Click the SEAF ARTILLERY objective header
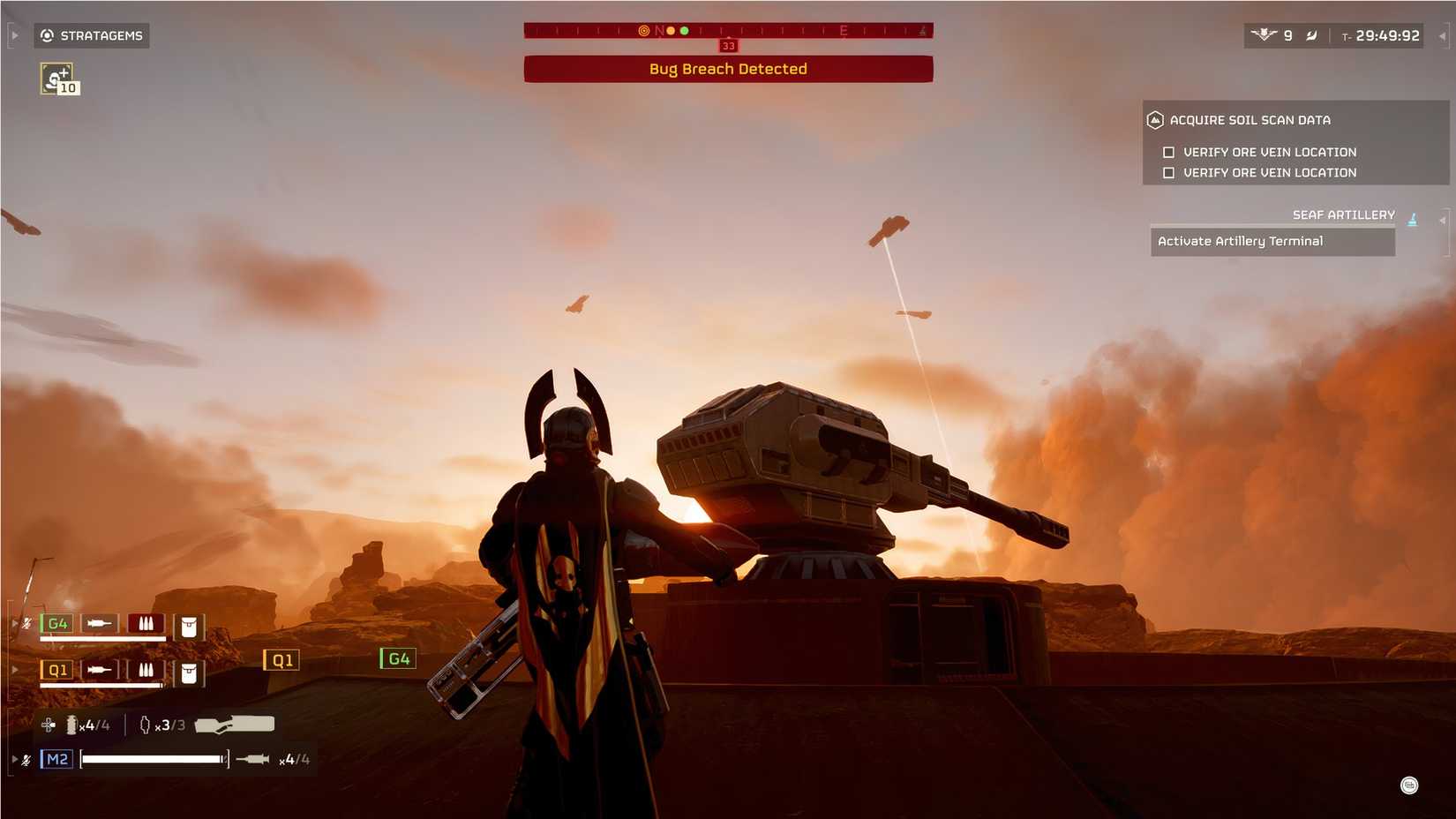 point(1343,214)
